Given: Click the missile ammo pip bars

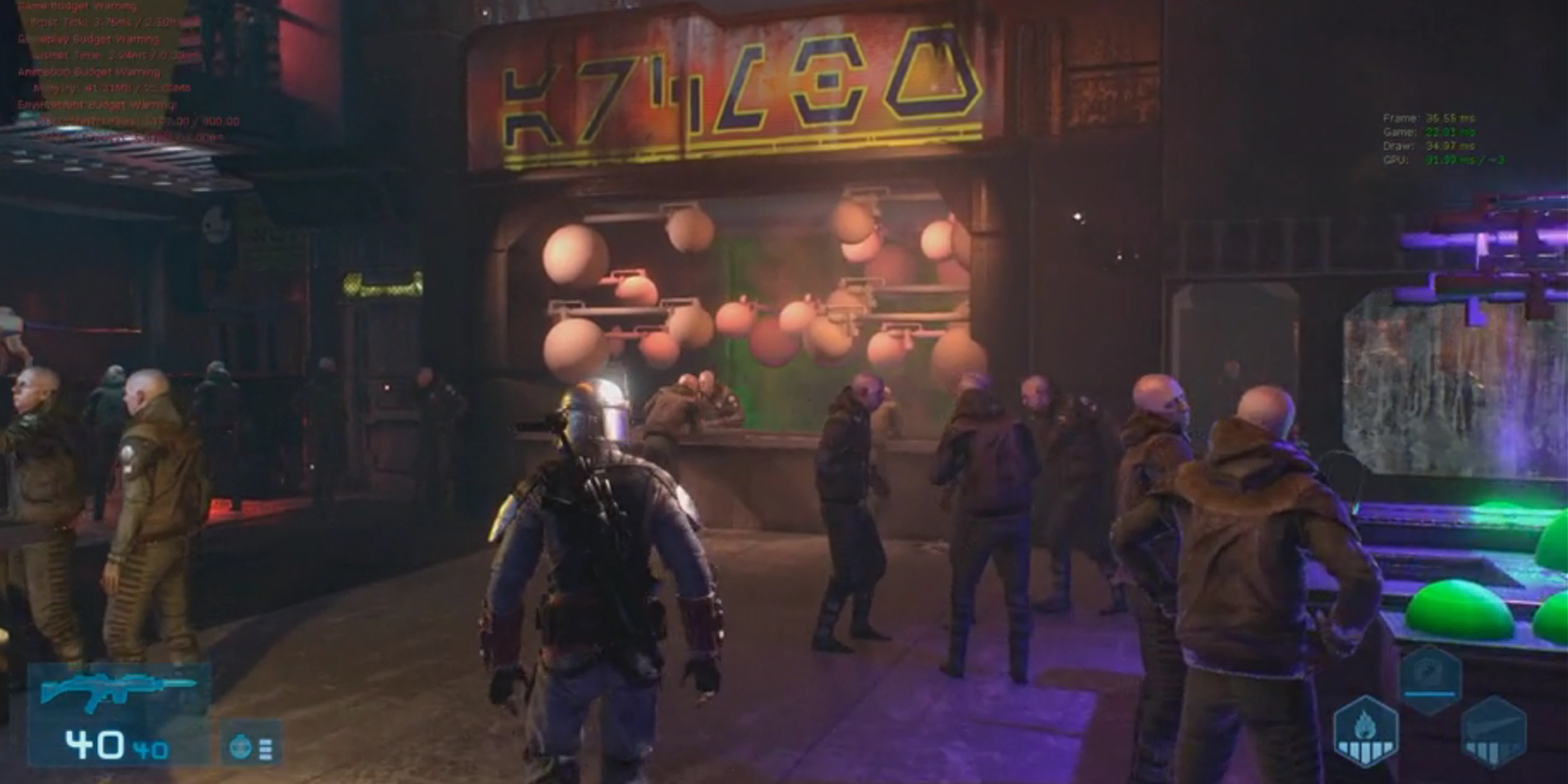Looking at the screenshot, I should [x=1483, y=751].
